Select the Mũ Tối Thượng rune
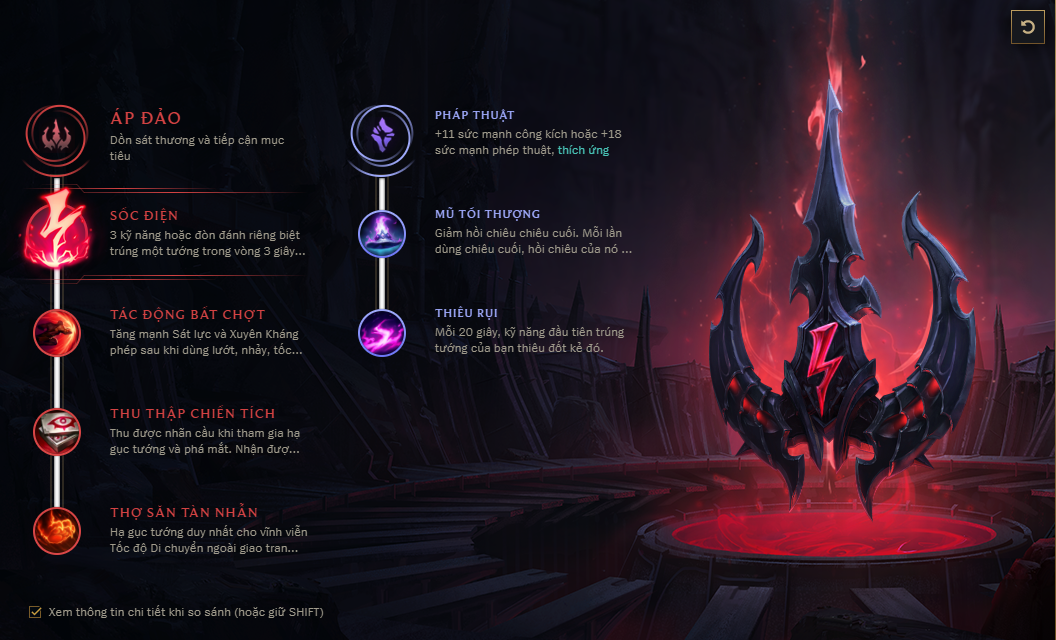Viewport: 1056px width, 640px height. tap(382, 232)
